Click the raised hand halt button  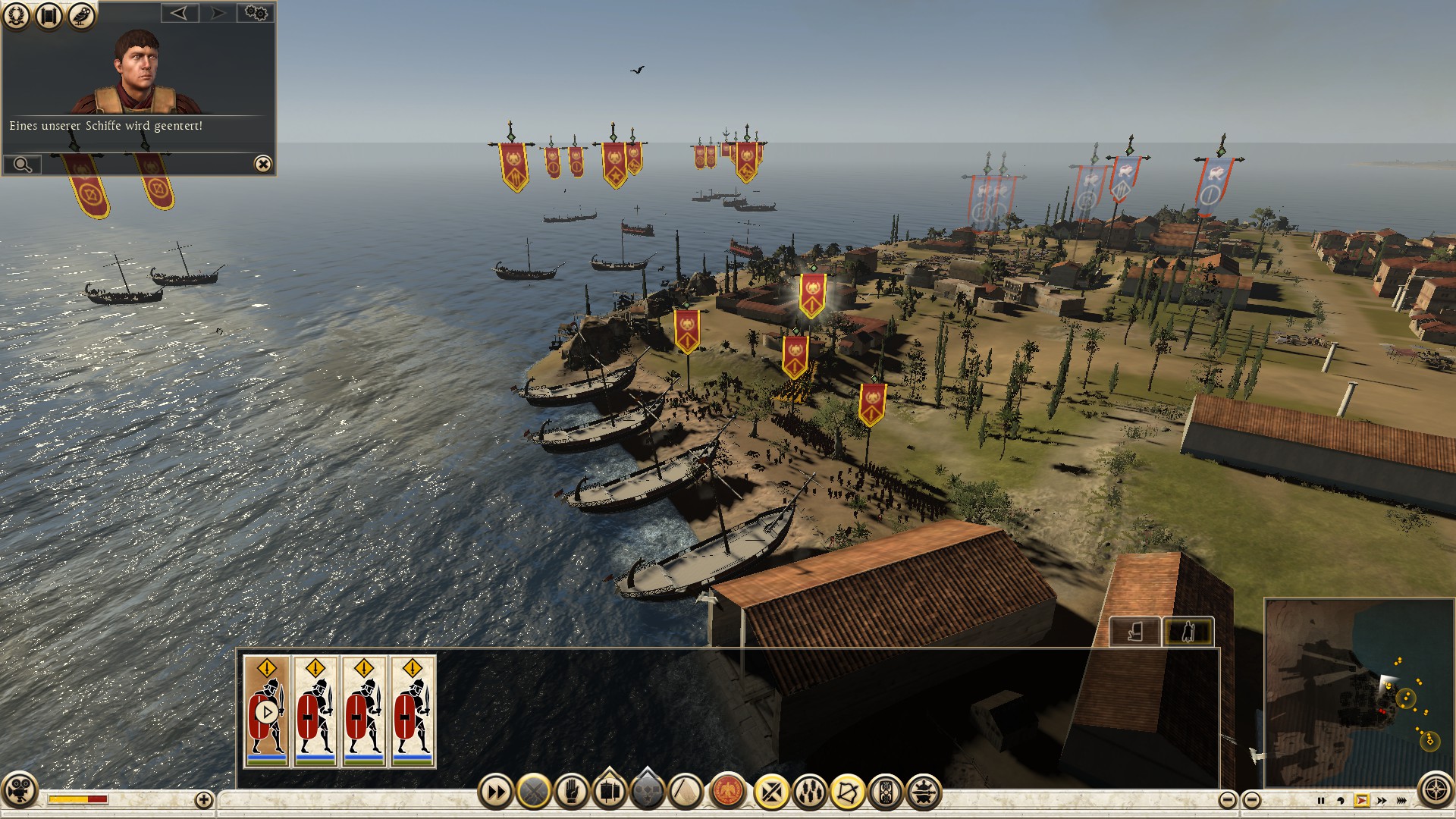pos(572,792)
